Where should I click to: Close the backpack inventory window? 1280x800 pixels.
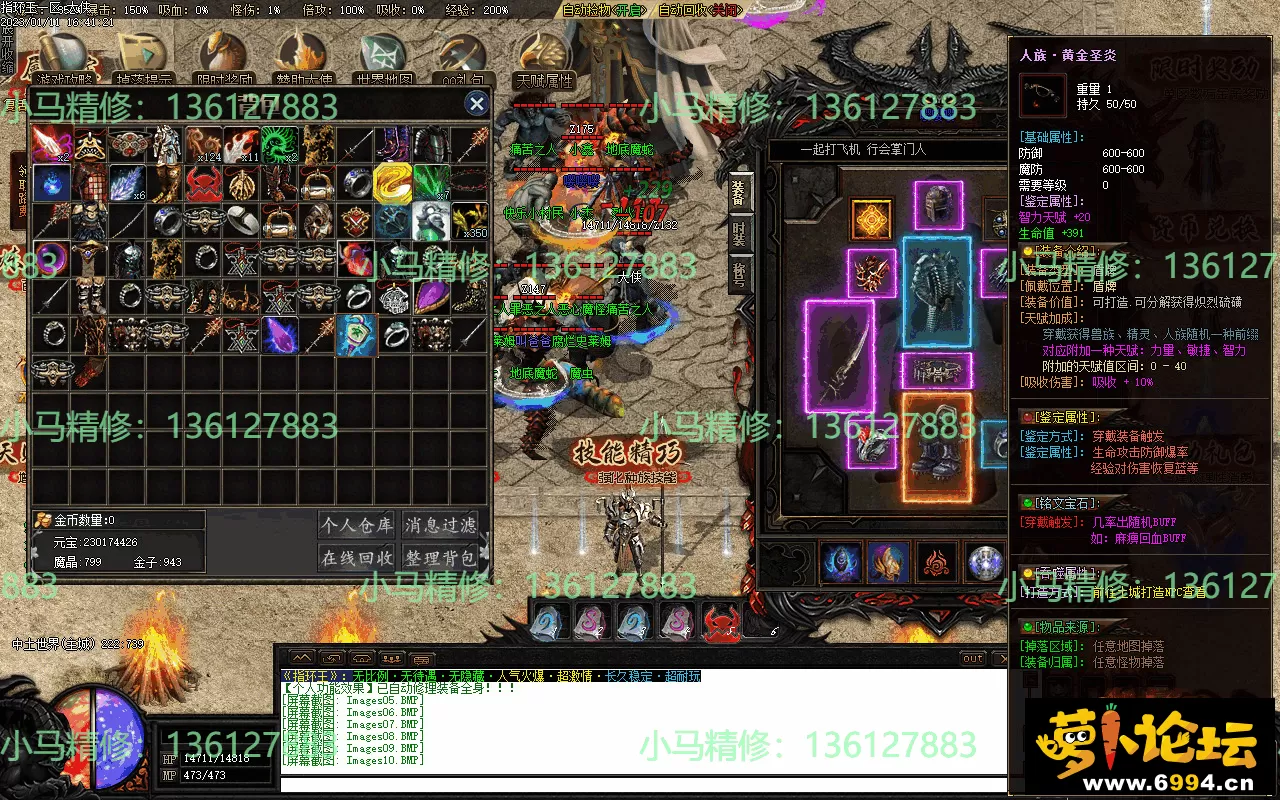(x=477, y=103)
